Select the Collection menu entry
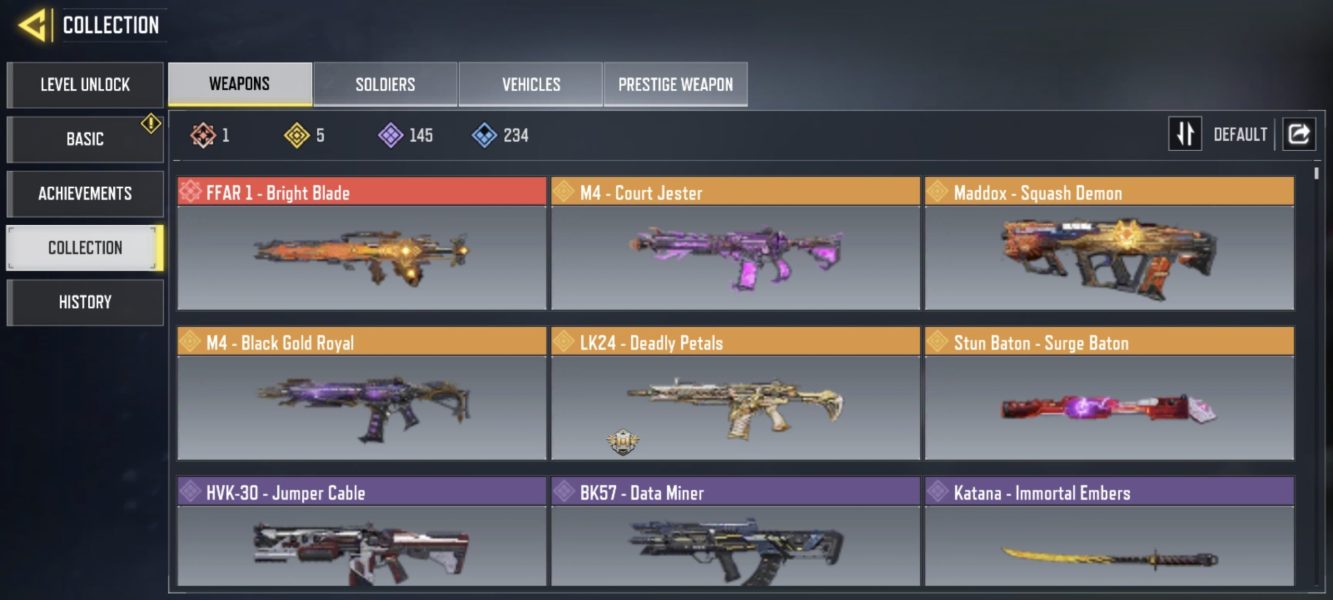This screenshot has width=1333, height=600. 85,248
